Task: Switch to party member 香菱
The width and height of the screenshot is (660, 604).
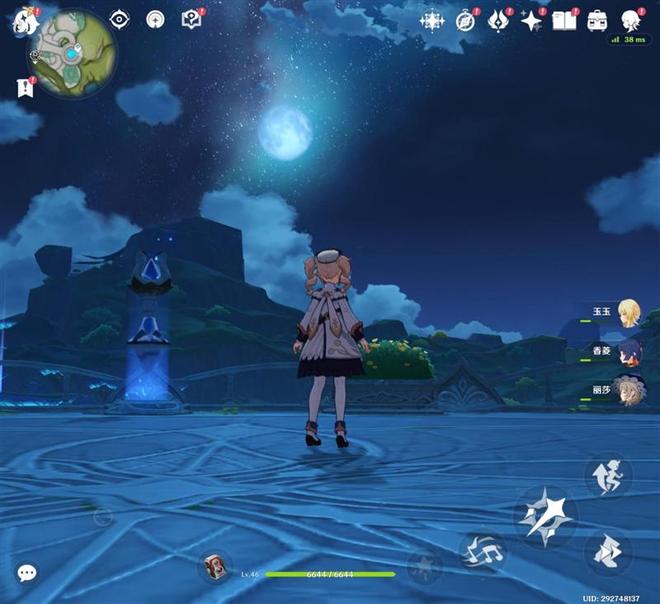Action: tap(628, 350)
